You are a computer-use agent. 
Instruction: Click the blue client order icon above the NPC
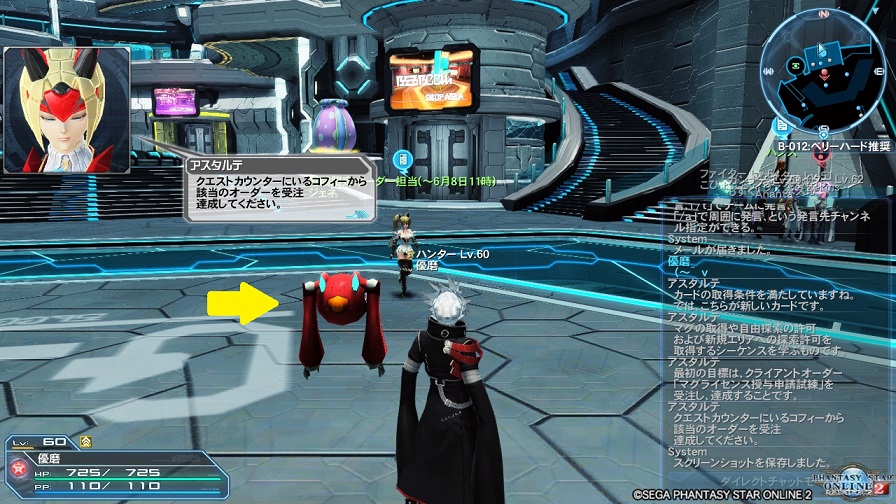[x=402, y=158]
